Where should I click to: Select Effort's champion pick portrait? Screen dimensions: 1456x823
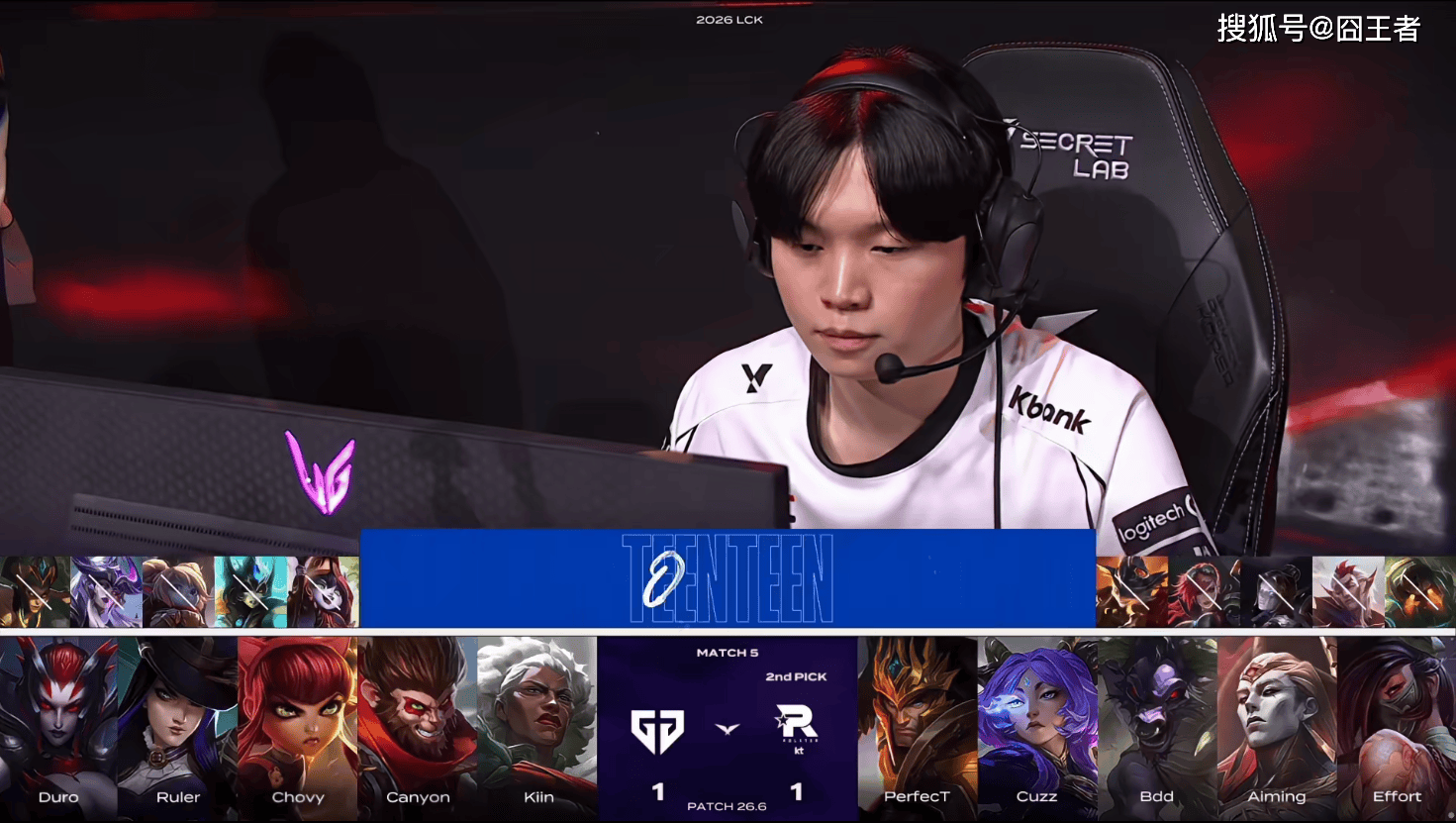(x=1397, y=723)
